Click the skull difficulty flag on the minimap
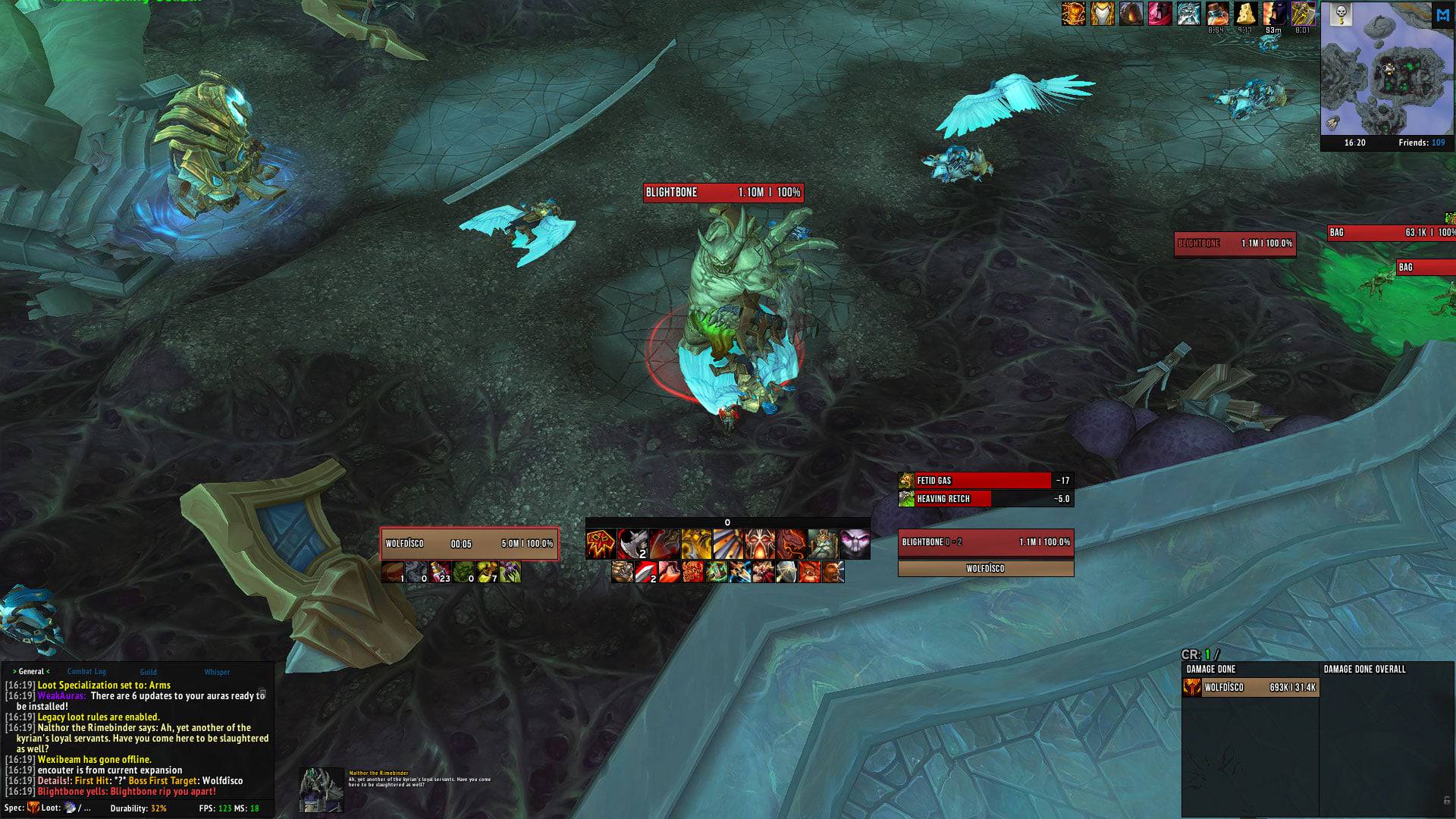 1340,14
